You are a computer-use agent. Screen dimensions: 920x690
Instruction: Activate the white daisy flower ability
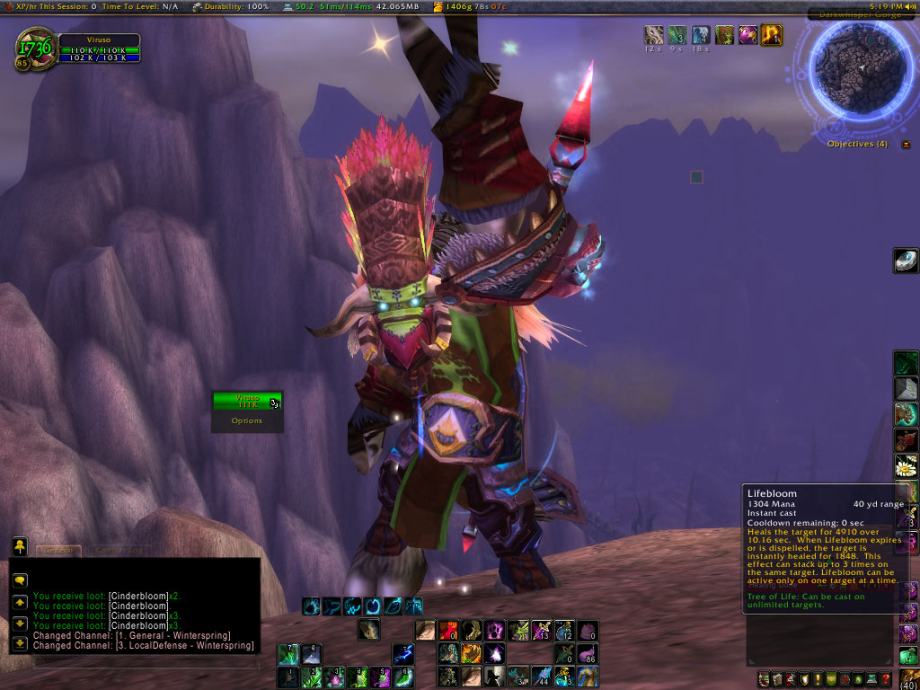(x=906, y=466)
